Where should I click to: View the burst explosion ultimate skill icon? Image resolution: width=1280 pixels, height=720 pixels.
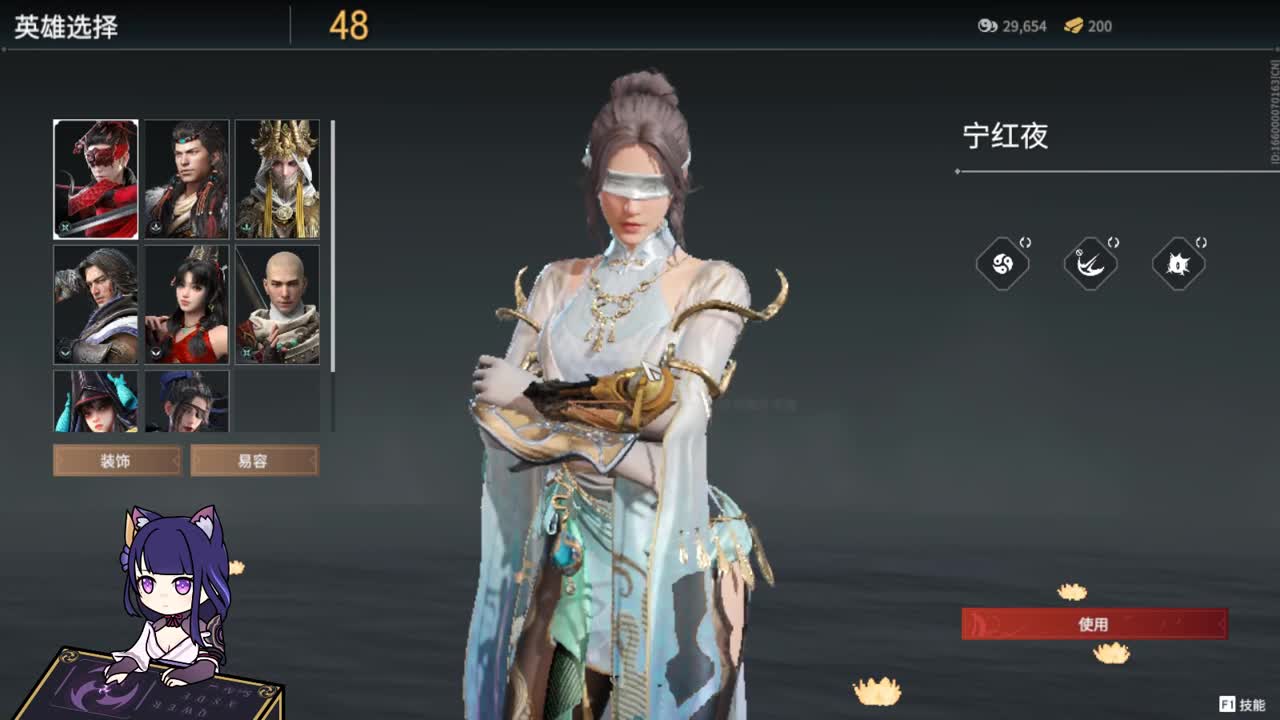point(1178,263)
